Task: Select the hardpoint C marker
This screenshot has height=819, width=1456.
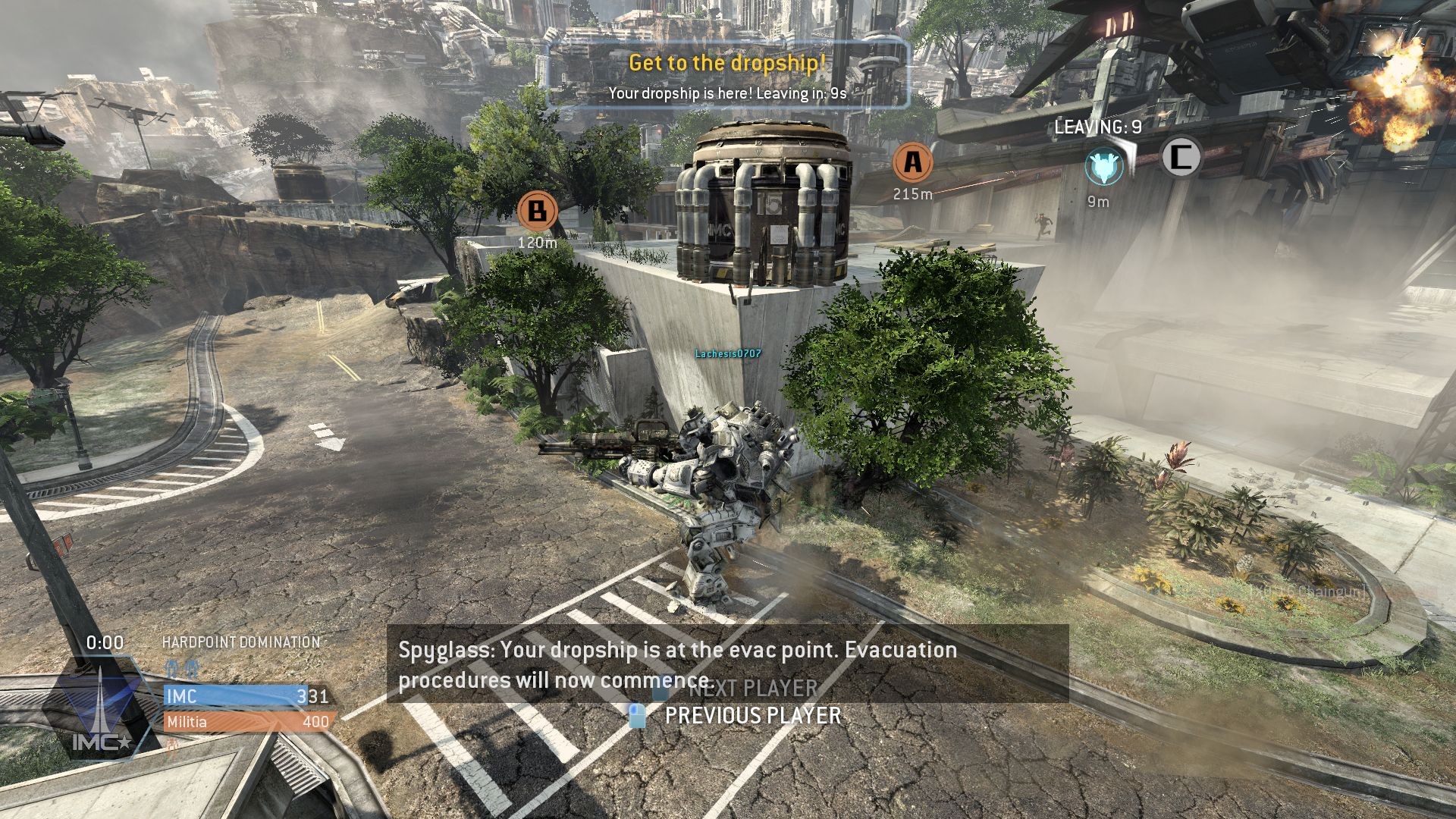Action: tap(1181, 157)
